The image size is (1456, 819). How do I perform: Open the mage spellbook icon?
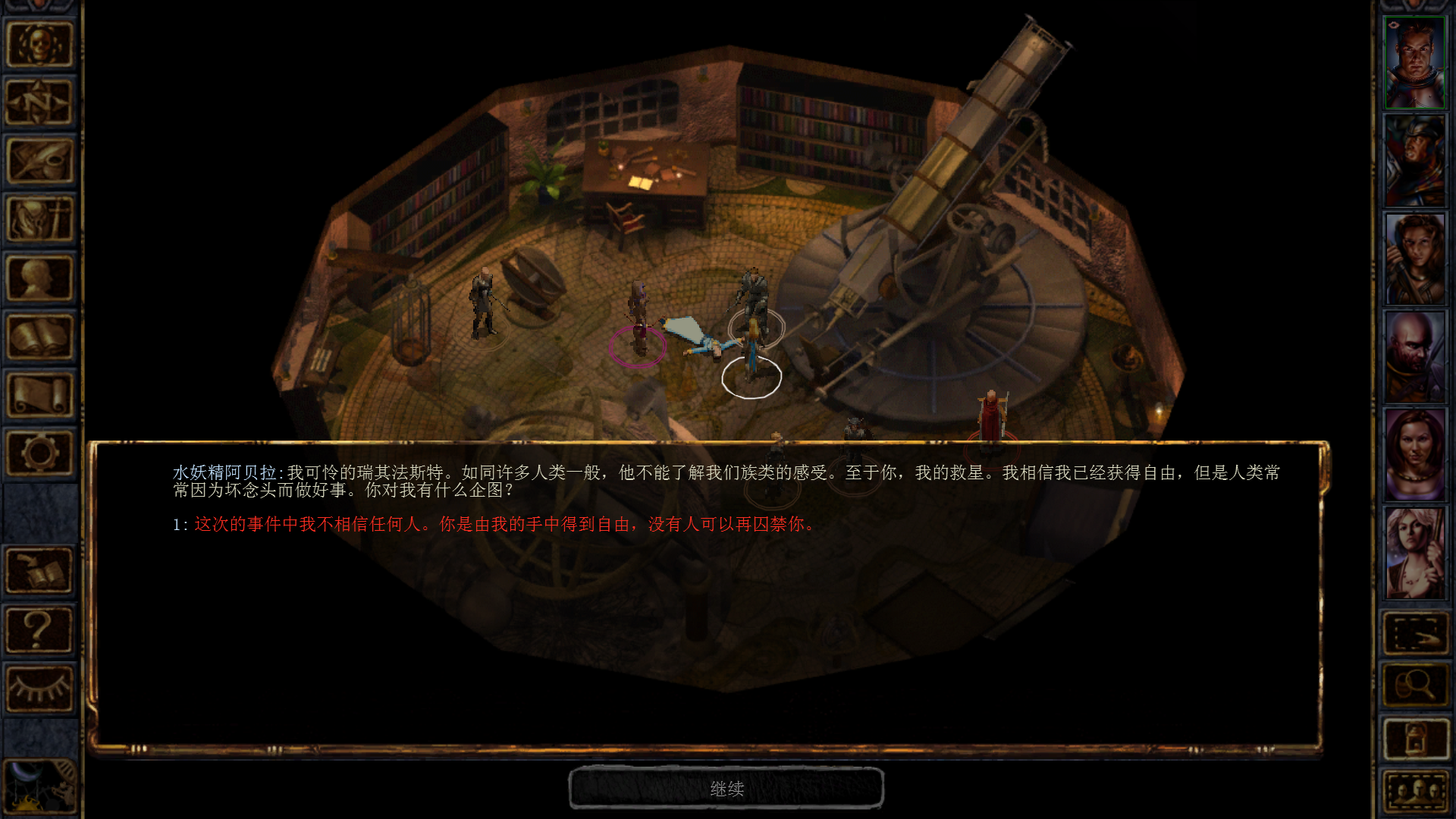point(39,336)
